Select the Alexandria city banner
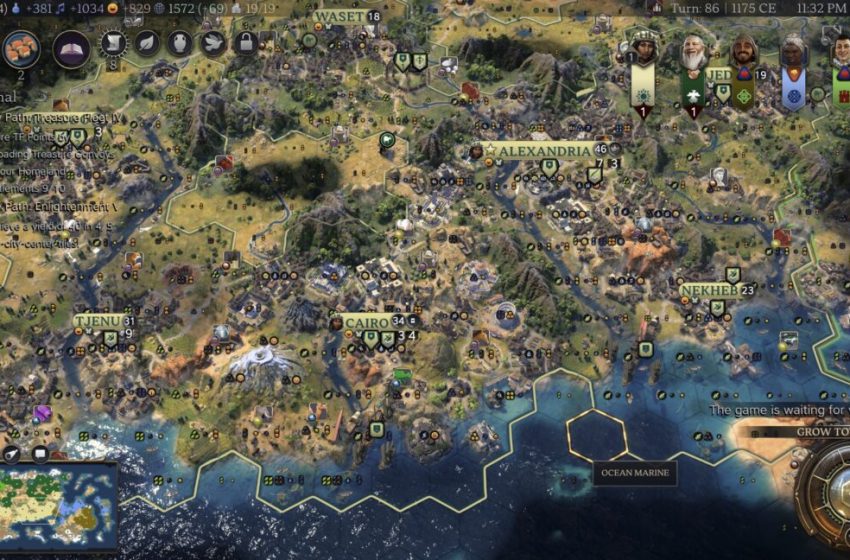Viewport: 850px width, 560px height. point(544,151)
